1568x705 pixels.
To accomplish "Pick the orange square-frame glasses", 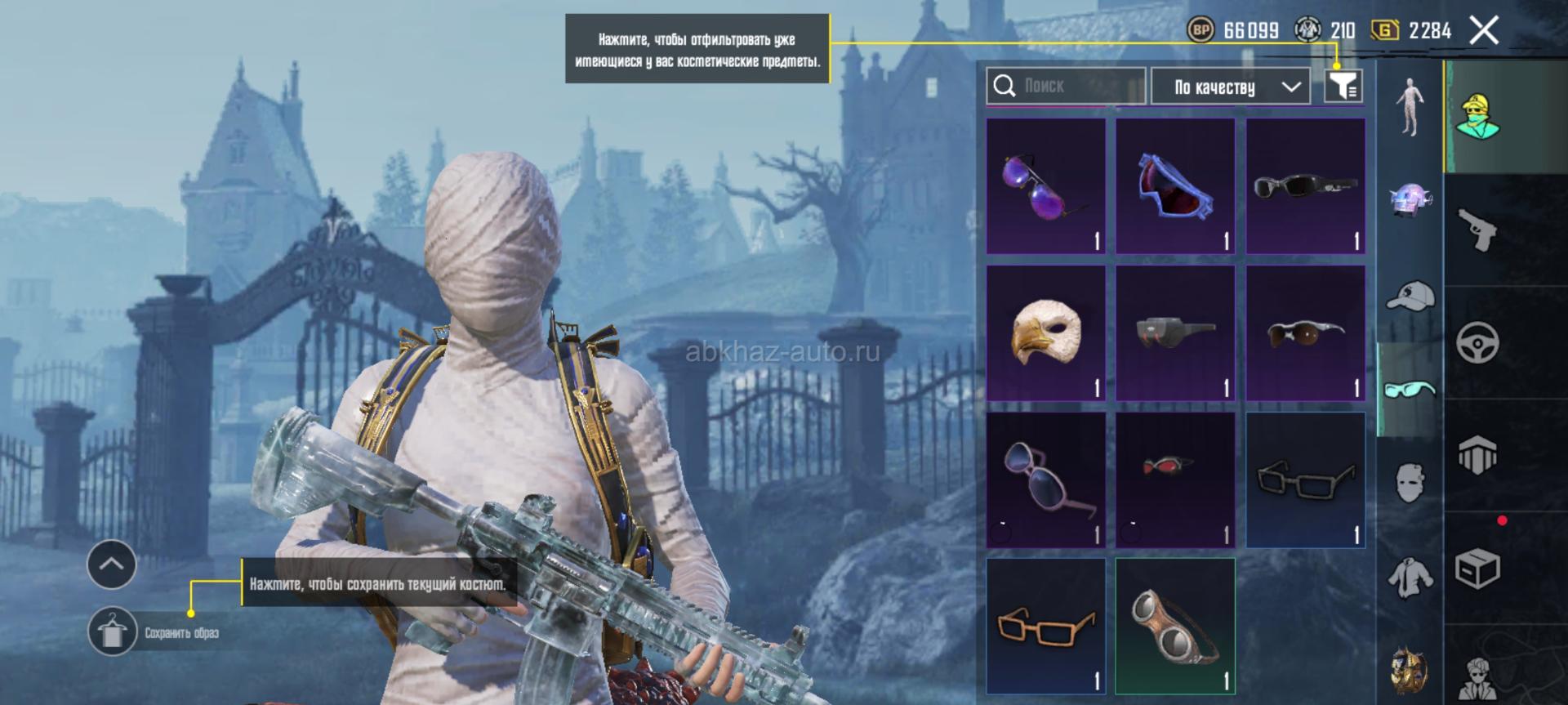I will [1045, 627].
